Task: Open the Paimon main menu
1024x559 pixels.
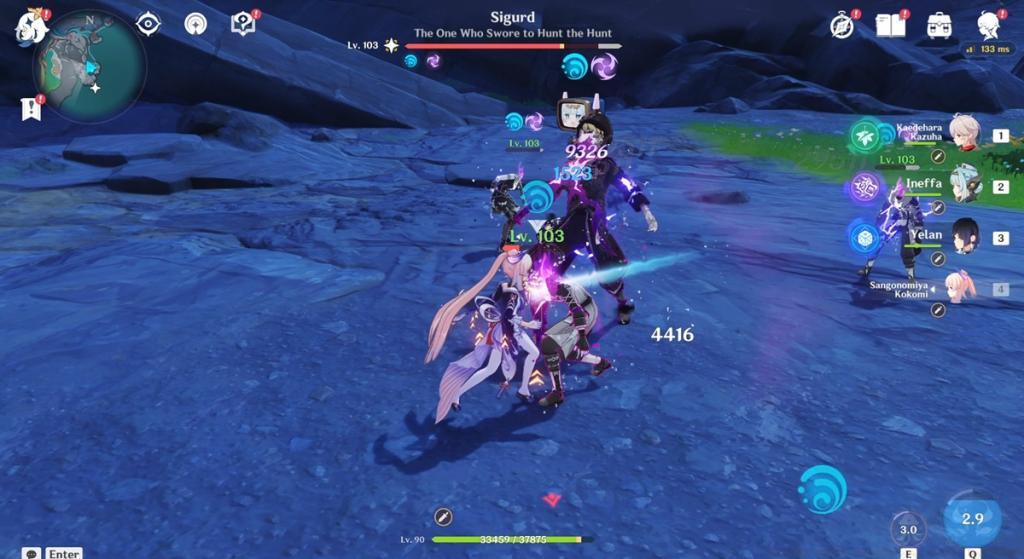Action: [x=30, y=27]
